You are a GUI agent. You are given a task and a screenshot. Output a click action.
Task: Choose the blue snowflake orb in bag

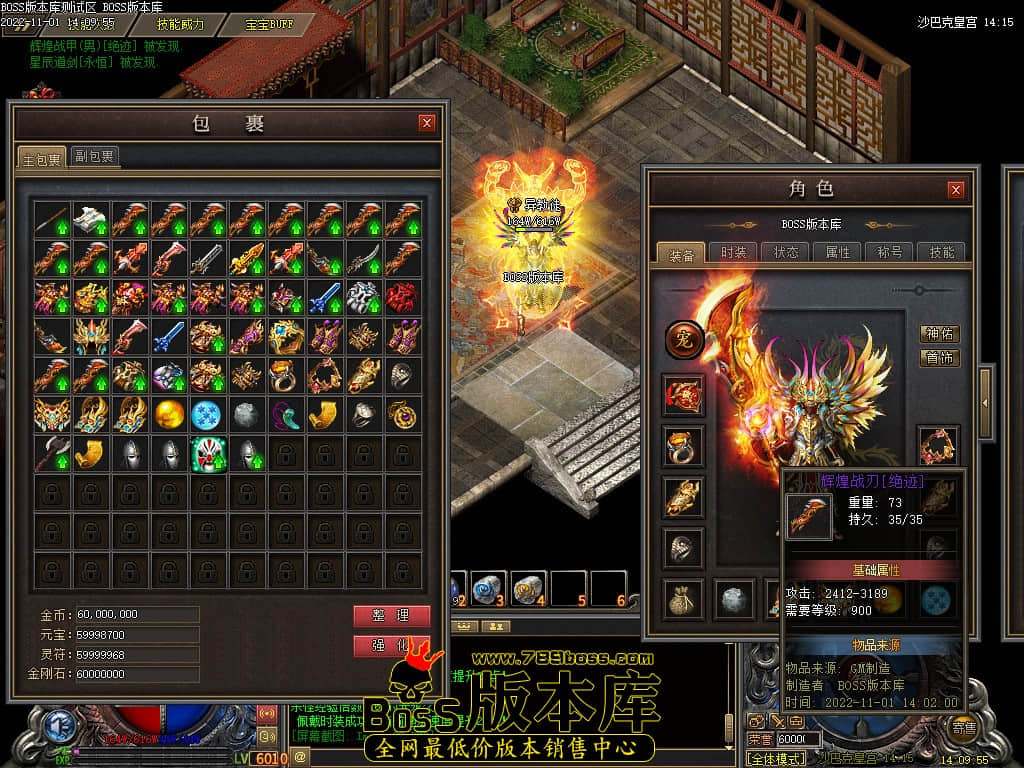tap(208, 414)
